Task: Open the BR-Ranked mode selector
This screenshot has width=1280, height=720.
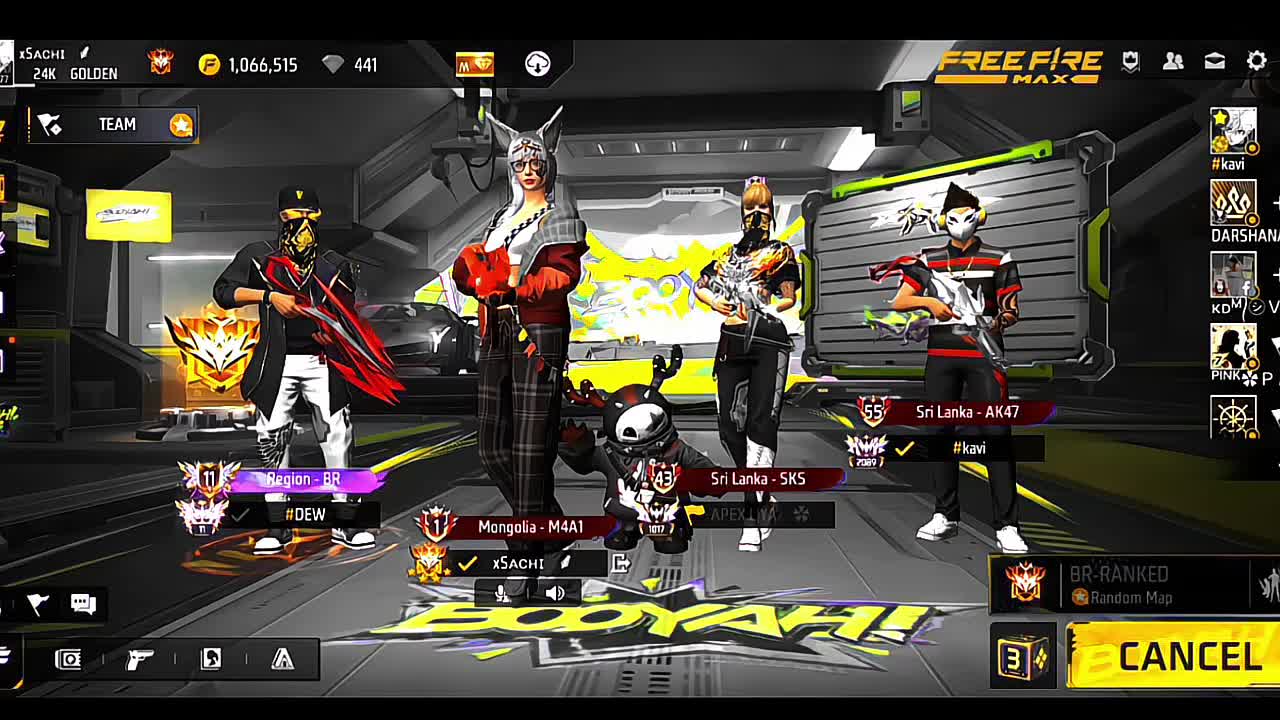Action: coord(1118,585)
